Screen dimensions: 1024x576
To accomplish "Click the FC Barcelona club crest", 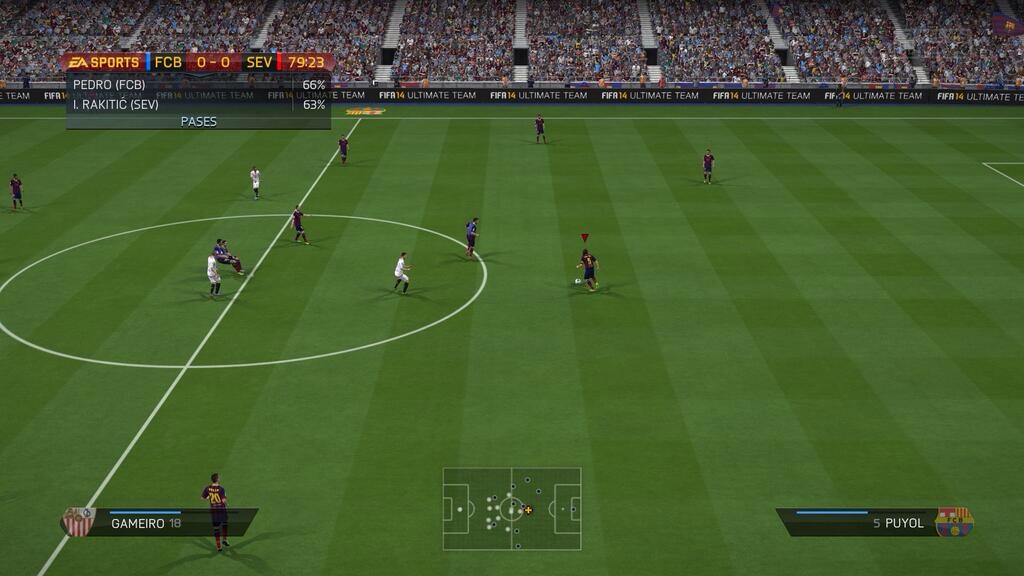I will (x=954, y=521).
